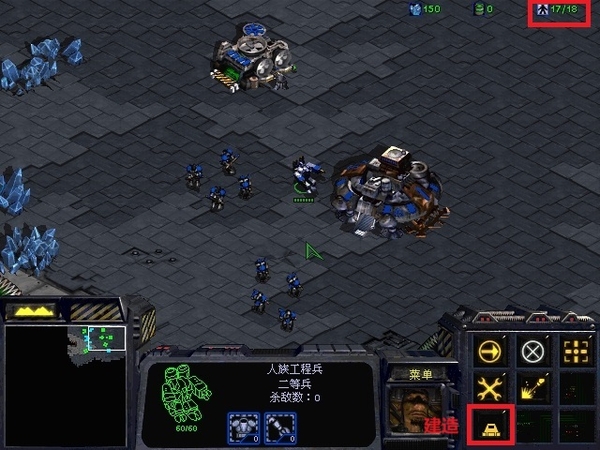Open the 菜单 game menu
600x450 pixels.
pyautogui.click(x=419, y=374)
